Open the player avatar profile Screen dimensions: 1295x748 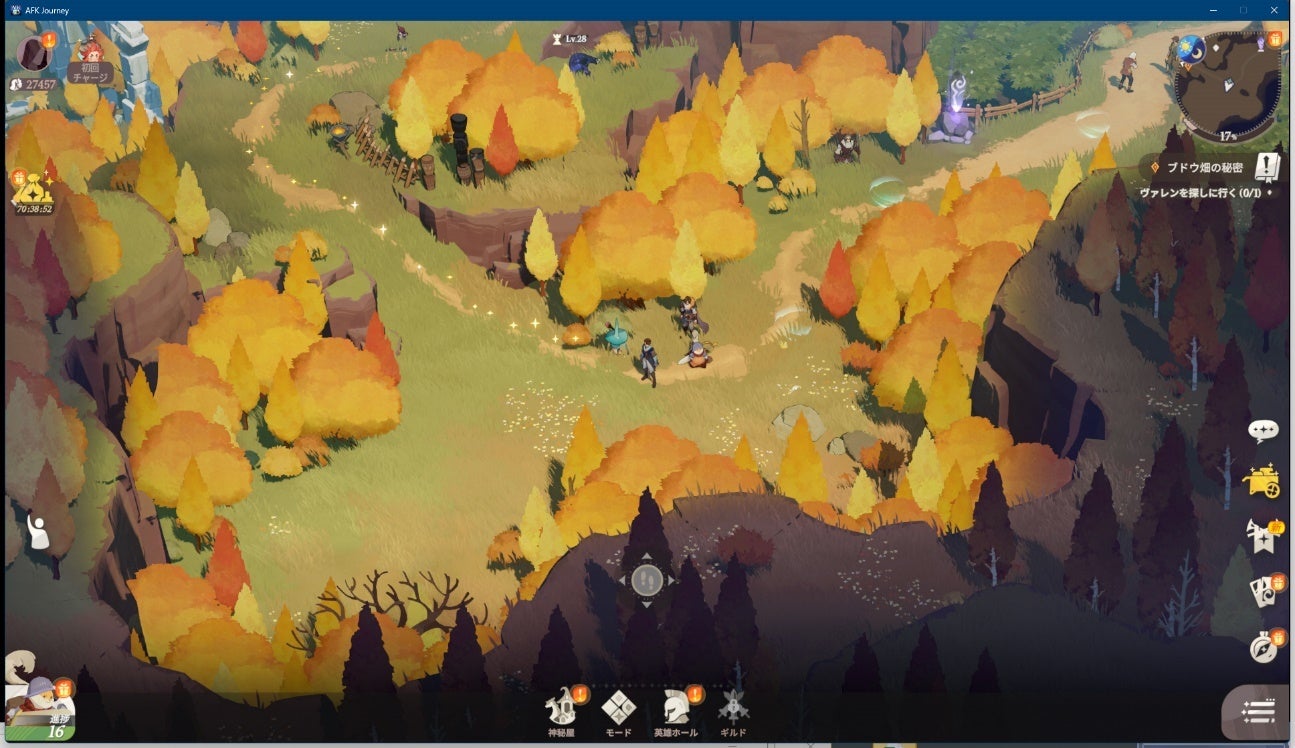[35, 52]
